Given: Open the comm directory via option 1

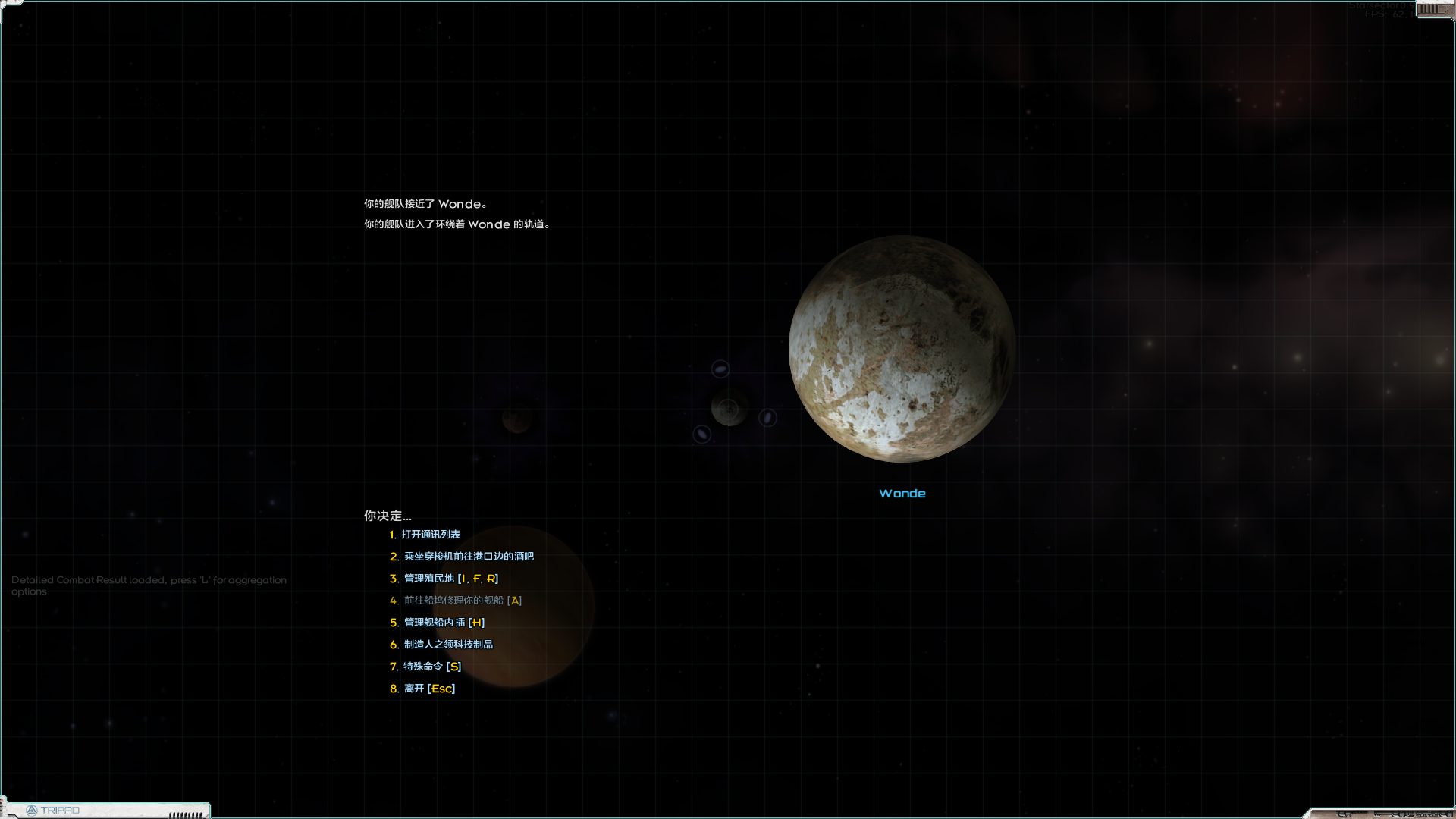Looking at the screenshot, I should point(432,534).
